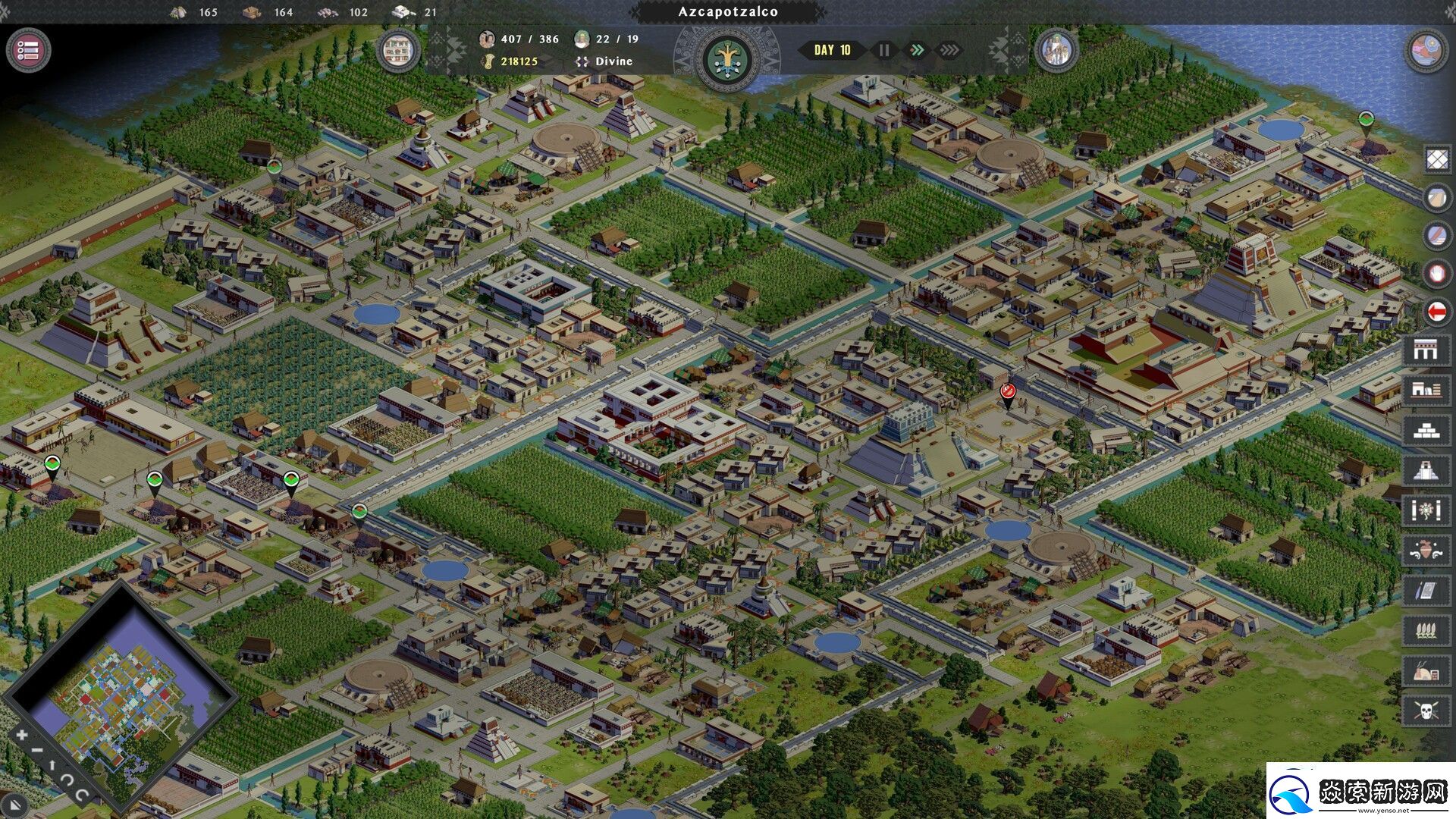Open the main menu list button
The width and height of the screenshot is (1456, 819).
pos(28,51)
